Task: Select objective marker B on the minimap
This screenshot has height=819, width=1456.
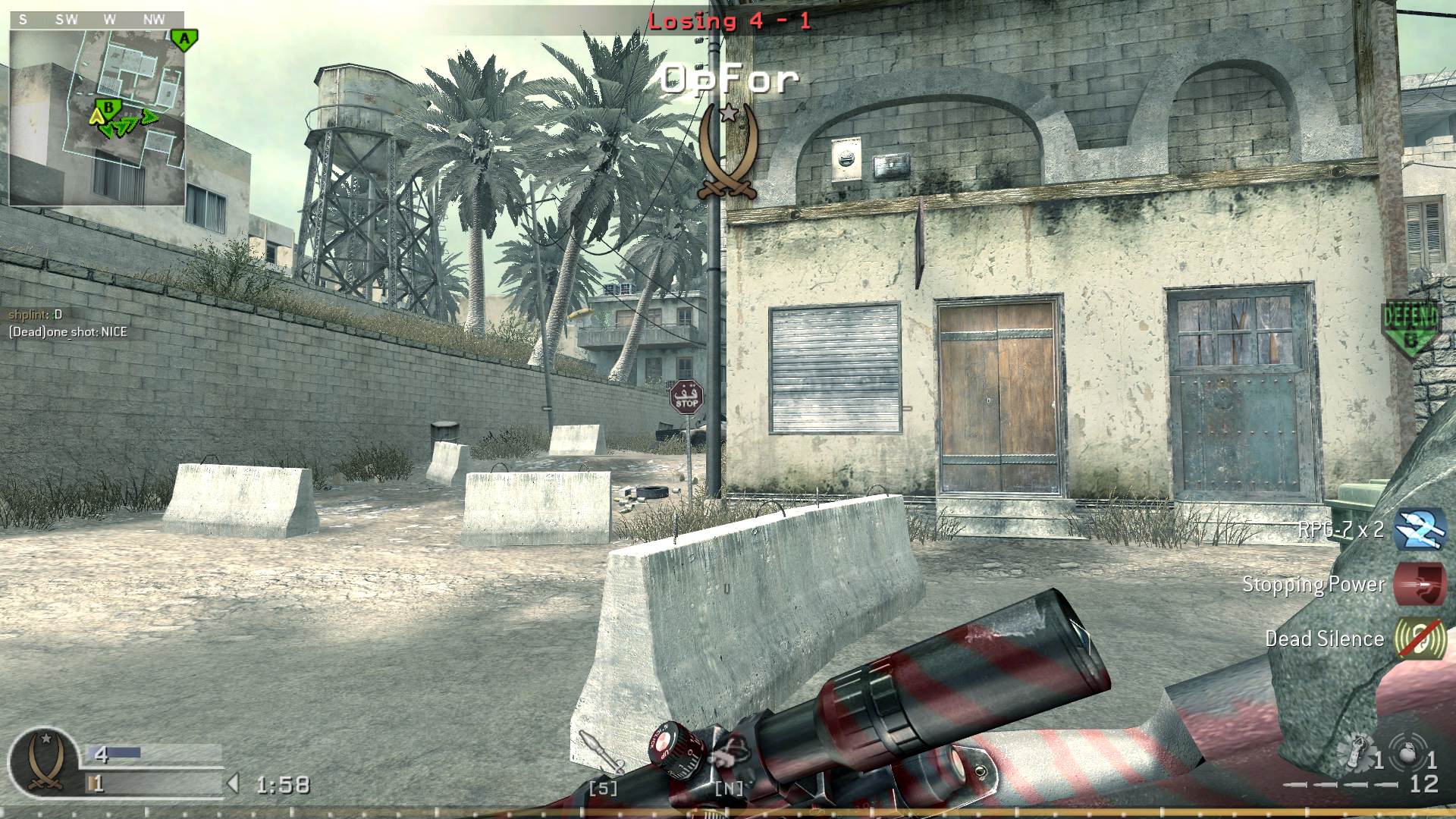Action: 108,108
